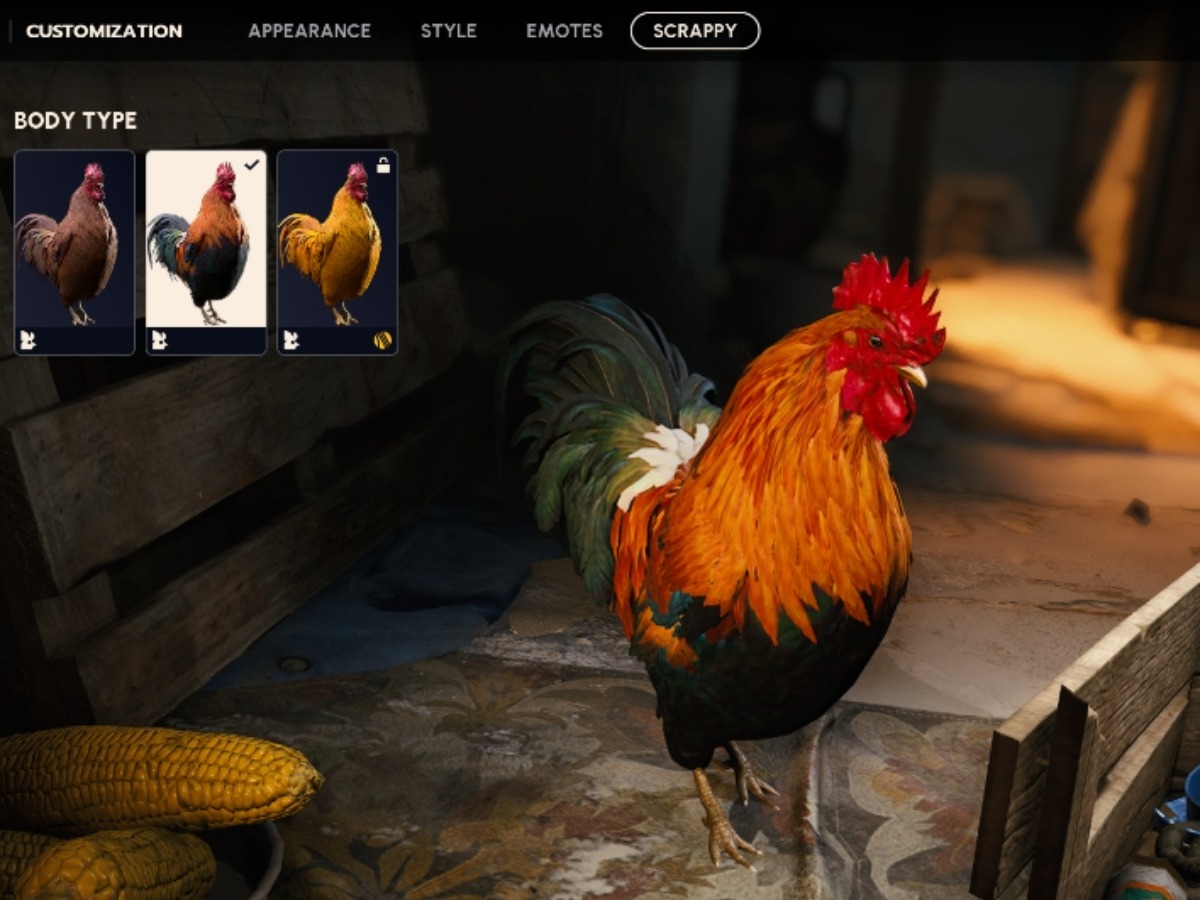1200x900 pixels.
Task: Select the orange and green rooster body type
Action: pyautogui.click(x=206, y=252)
